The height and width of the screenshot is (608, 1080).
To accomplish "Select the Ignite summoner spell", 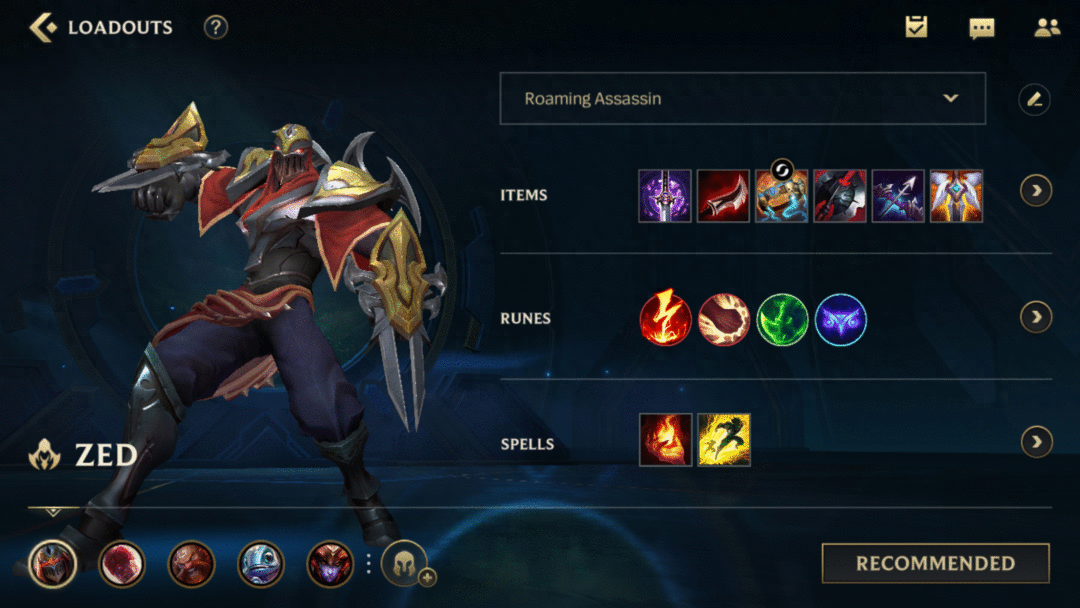I will [x=665, y=440].
